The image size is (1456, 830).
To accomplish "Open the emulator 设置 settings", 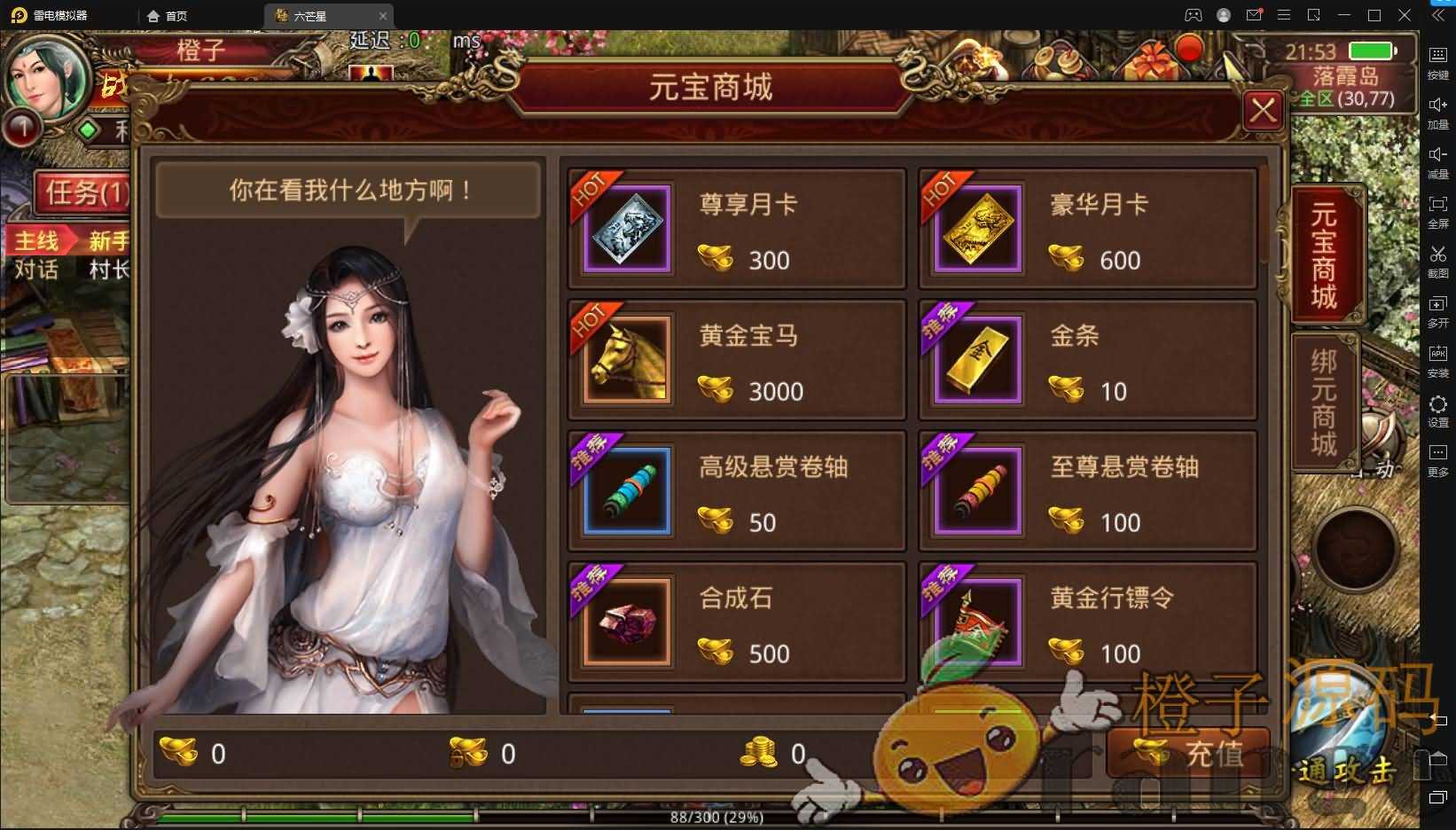I will click(1438, 406).
